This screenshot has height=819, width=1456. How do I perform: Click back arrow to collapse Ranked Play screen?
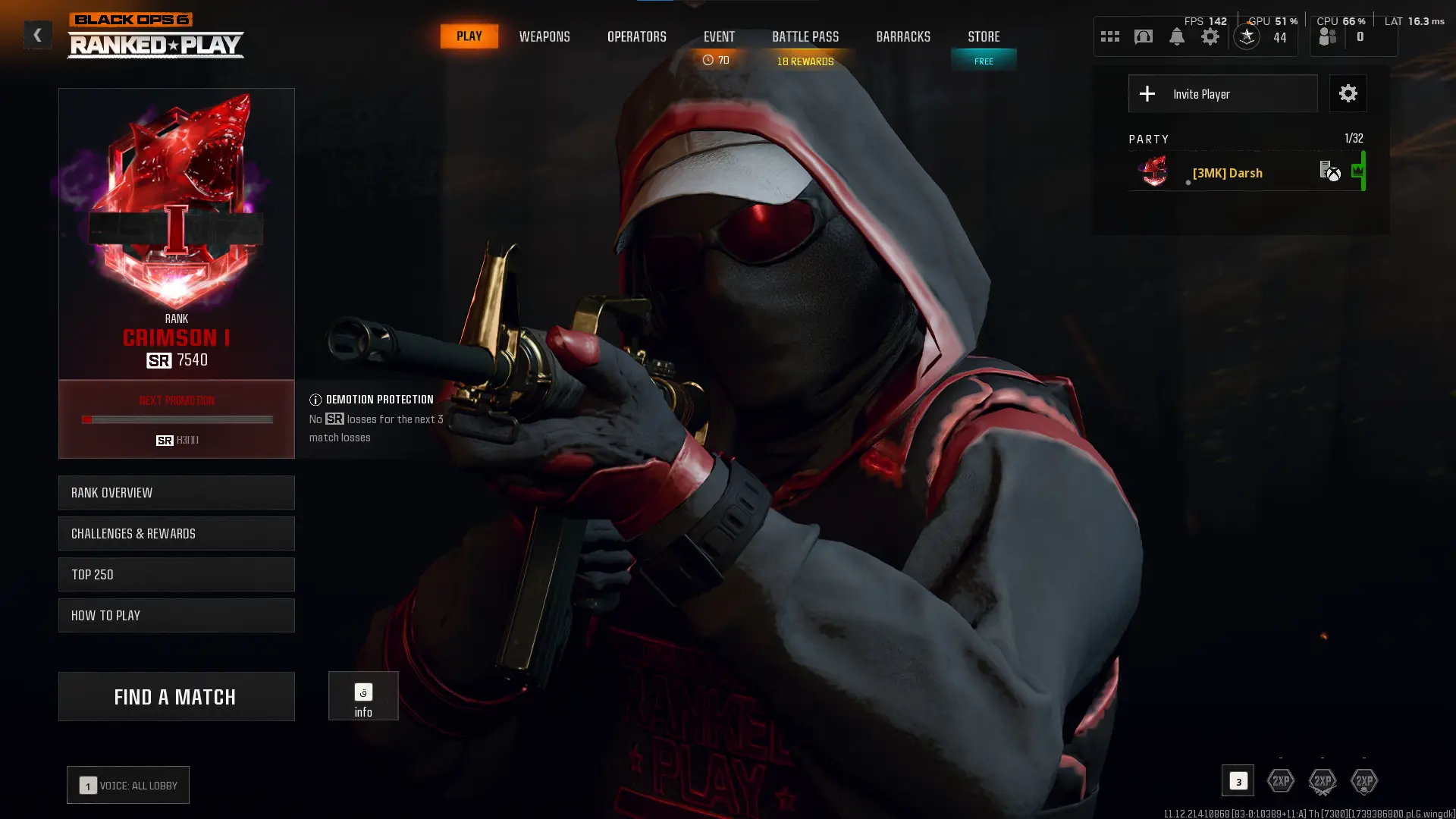[37, 35]
